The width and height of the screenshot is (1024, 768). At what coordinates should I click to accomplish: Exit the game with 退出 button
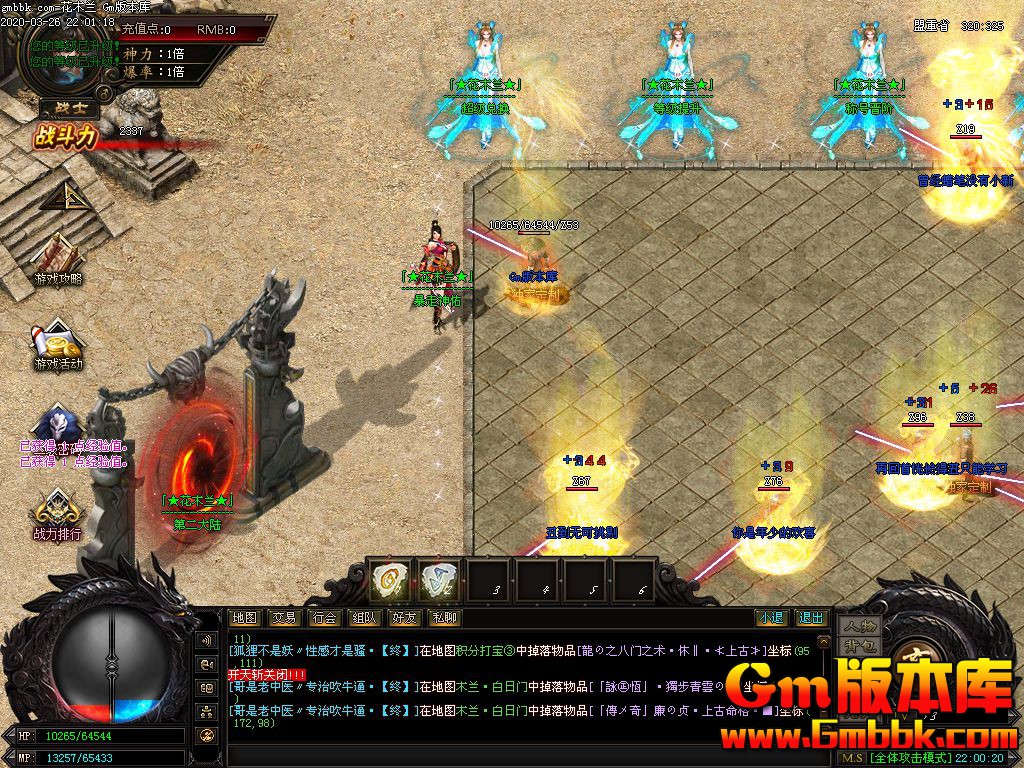coord(811,618)
